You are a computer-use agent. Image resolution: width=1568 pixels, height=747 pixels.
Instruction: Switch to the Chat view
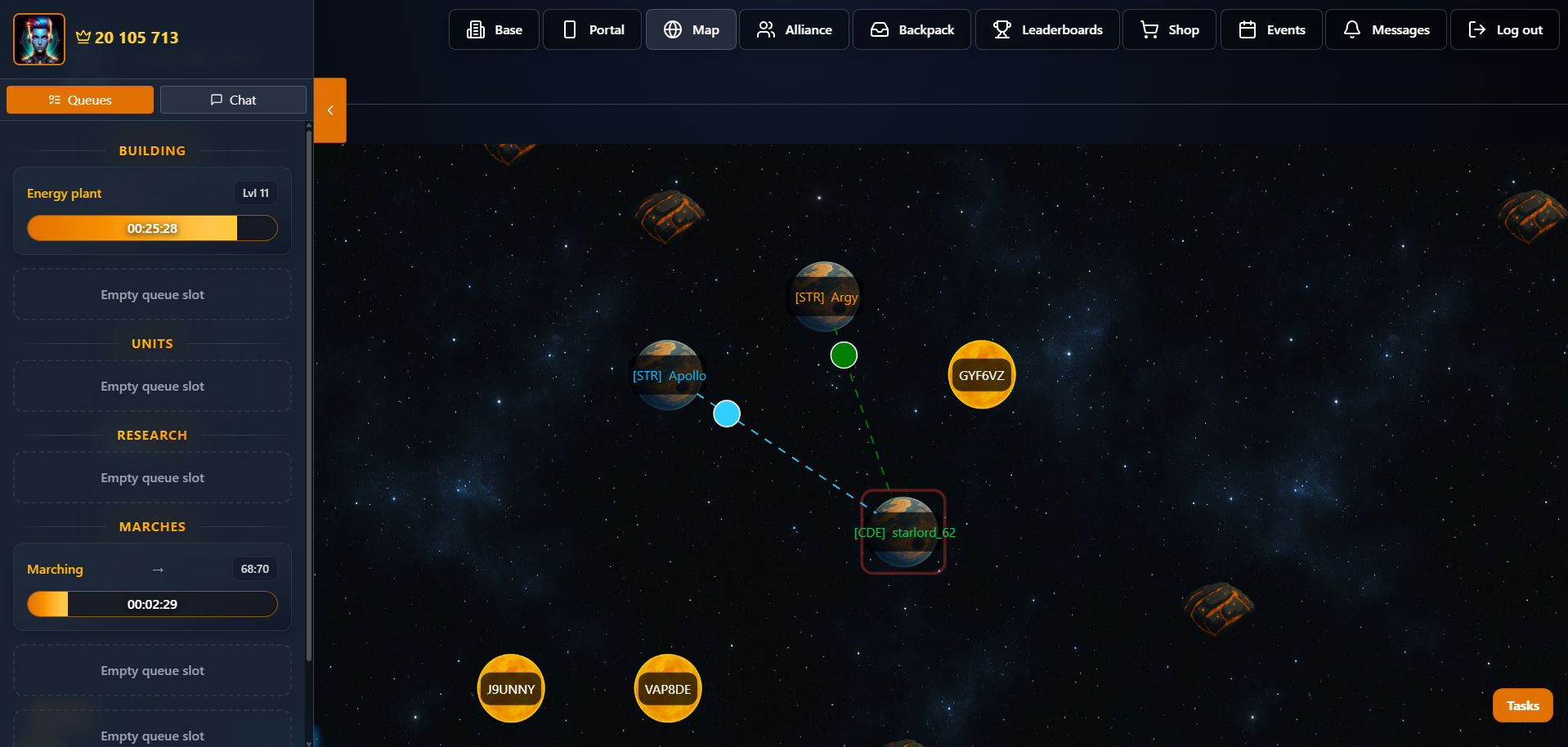[233, 99]
